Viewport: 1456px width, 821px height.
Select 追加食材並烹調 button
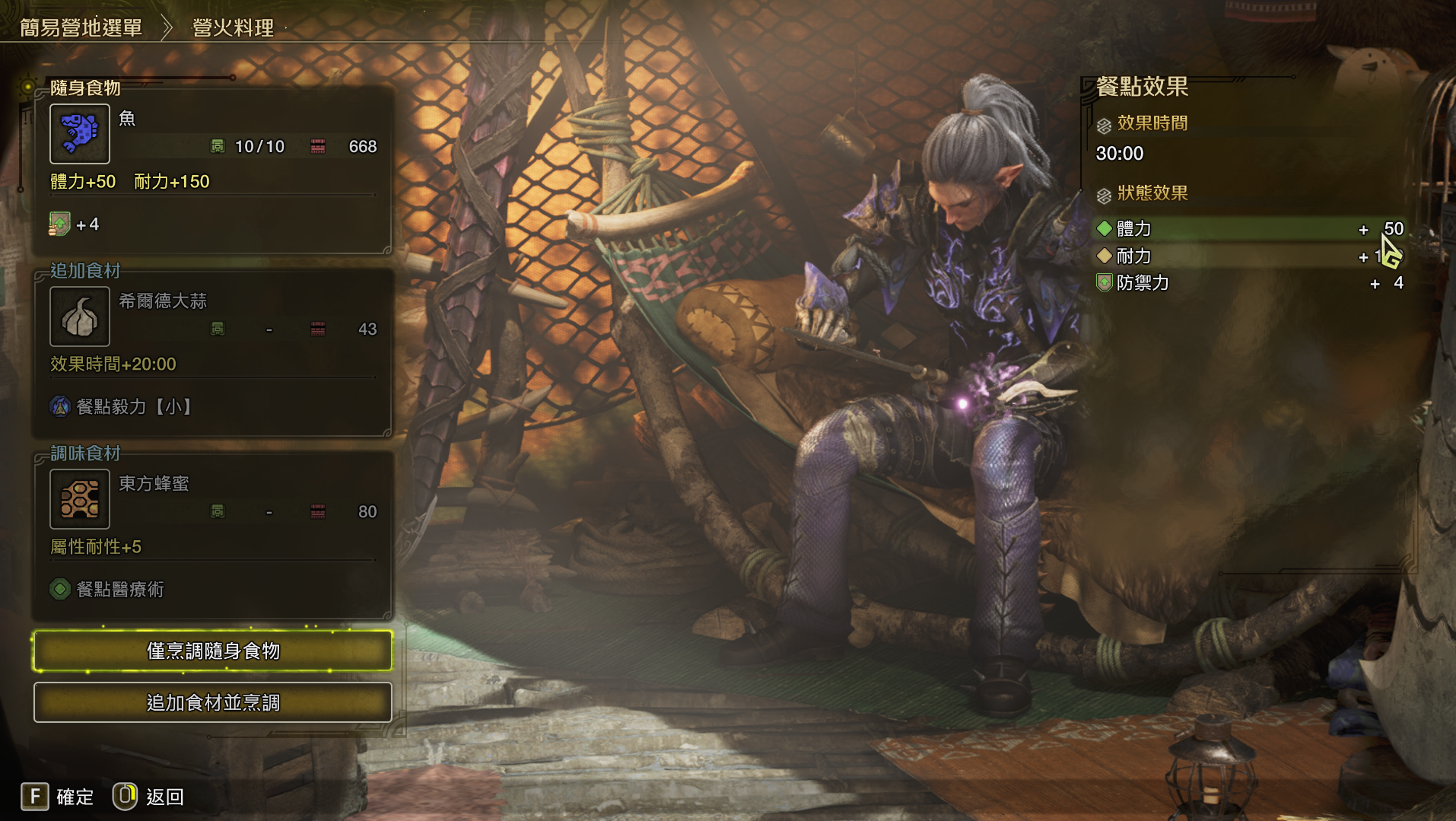213,702
